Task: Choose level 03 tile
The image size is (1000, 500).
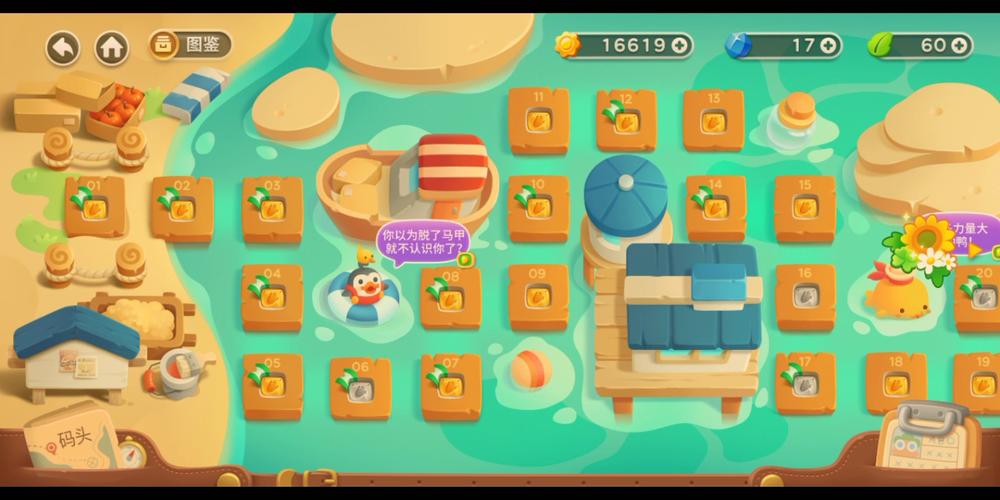Action: (272, 208)
